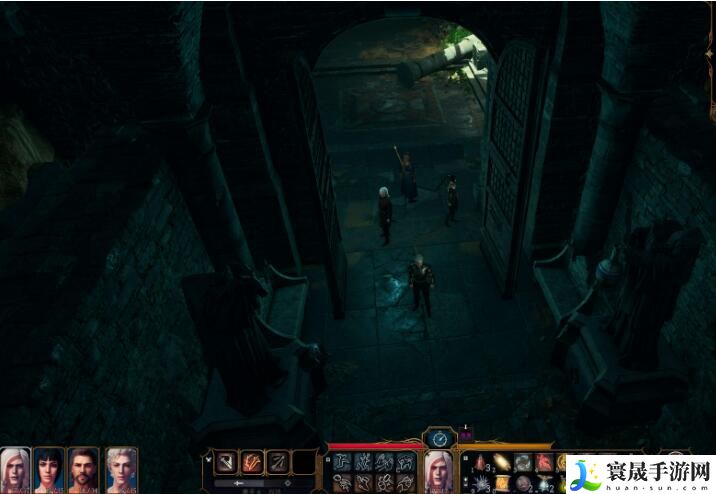Activate the melee weapon attack slot

[x=226, y=462]
